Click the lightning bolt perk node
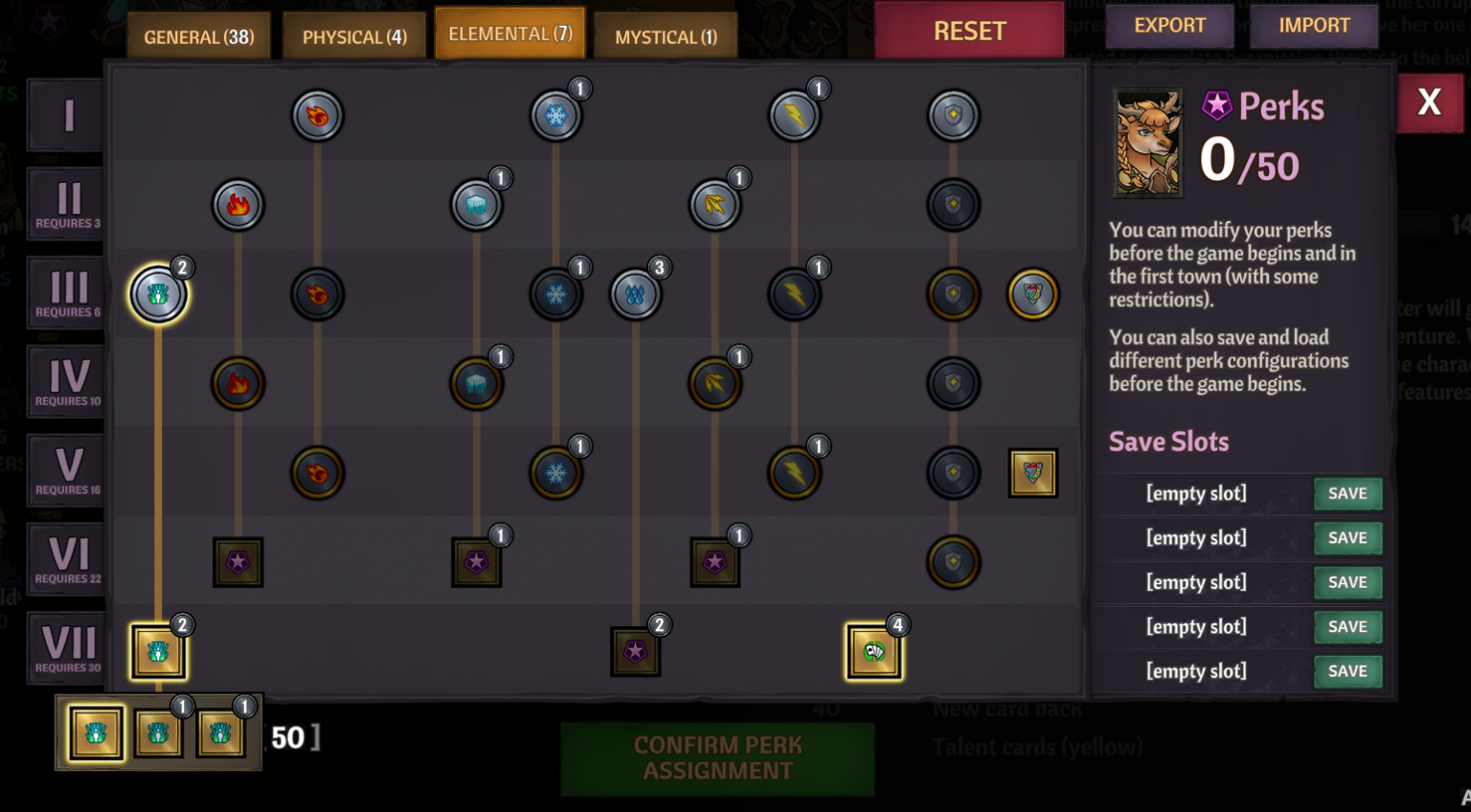Screen dimensions: 1471x812 tap(794, 115)
